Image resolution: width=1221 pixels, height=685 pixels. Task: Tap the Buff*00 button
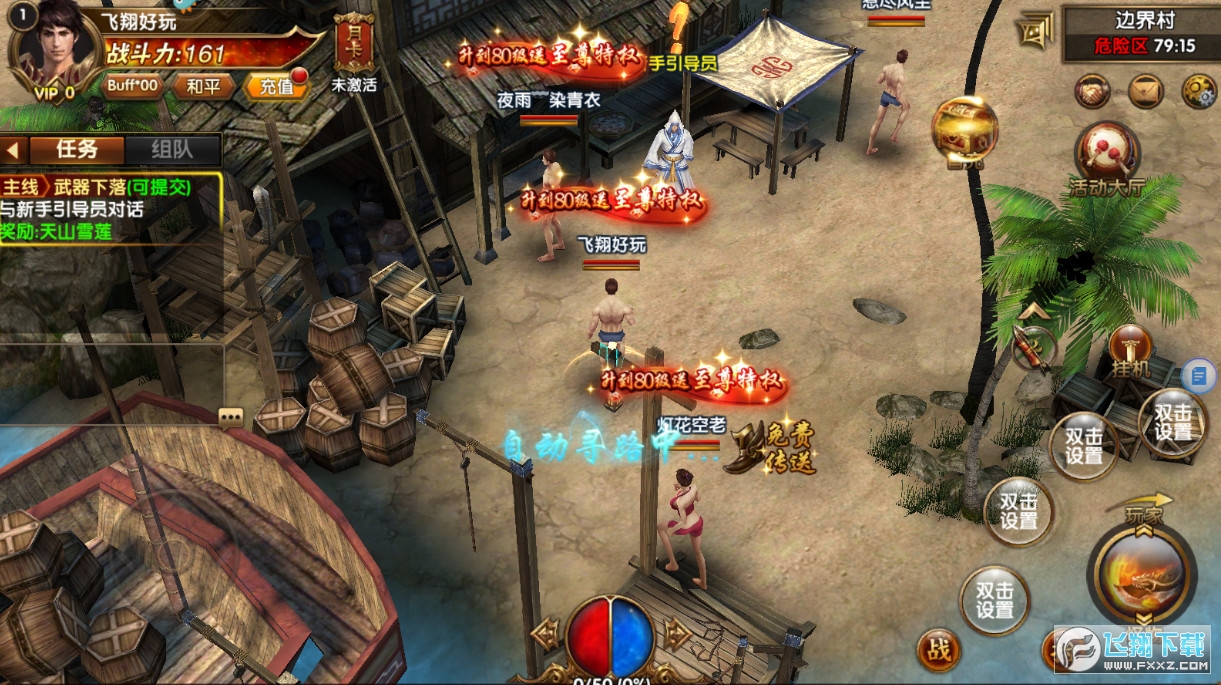133,86
